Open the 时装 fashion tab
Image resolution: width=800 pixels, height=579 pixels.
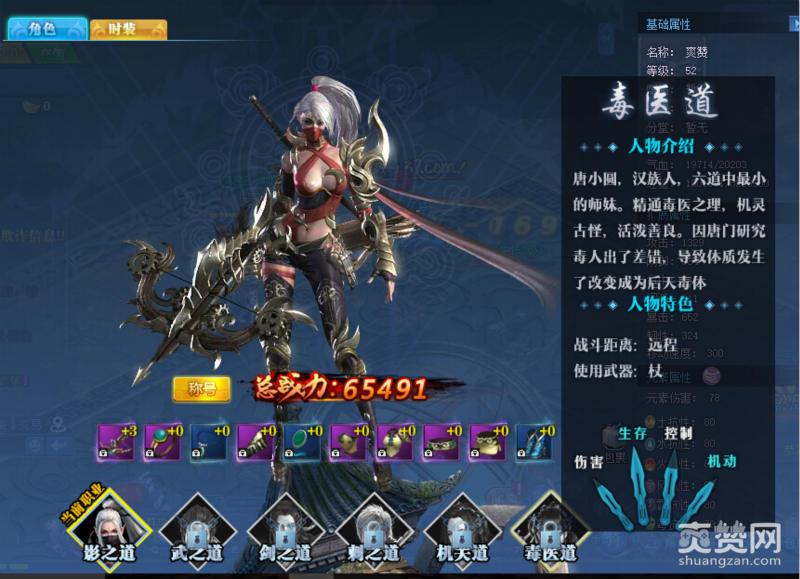(x=128, y=29)
